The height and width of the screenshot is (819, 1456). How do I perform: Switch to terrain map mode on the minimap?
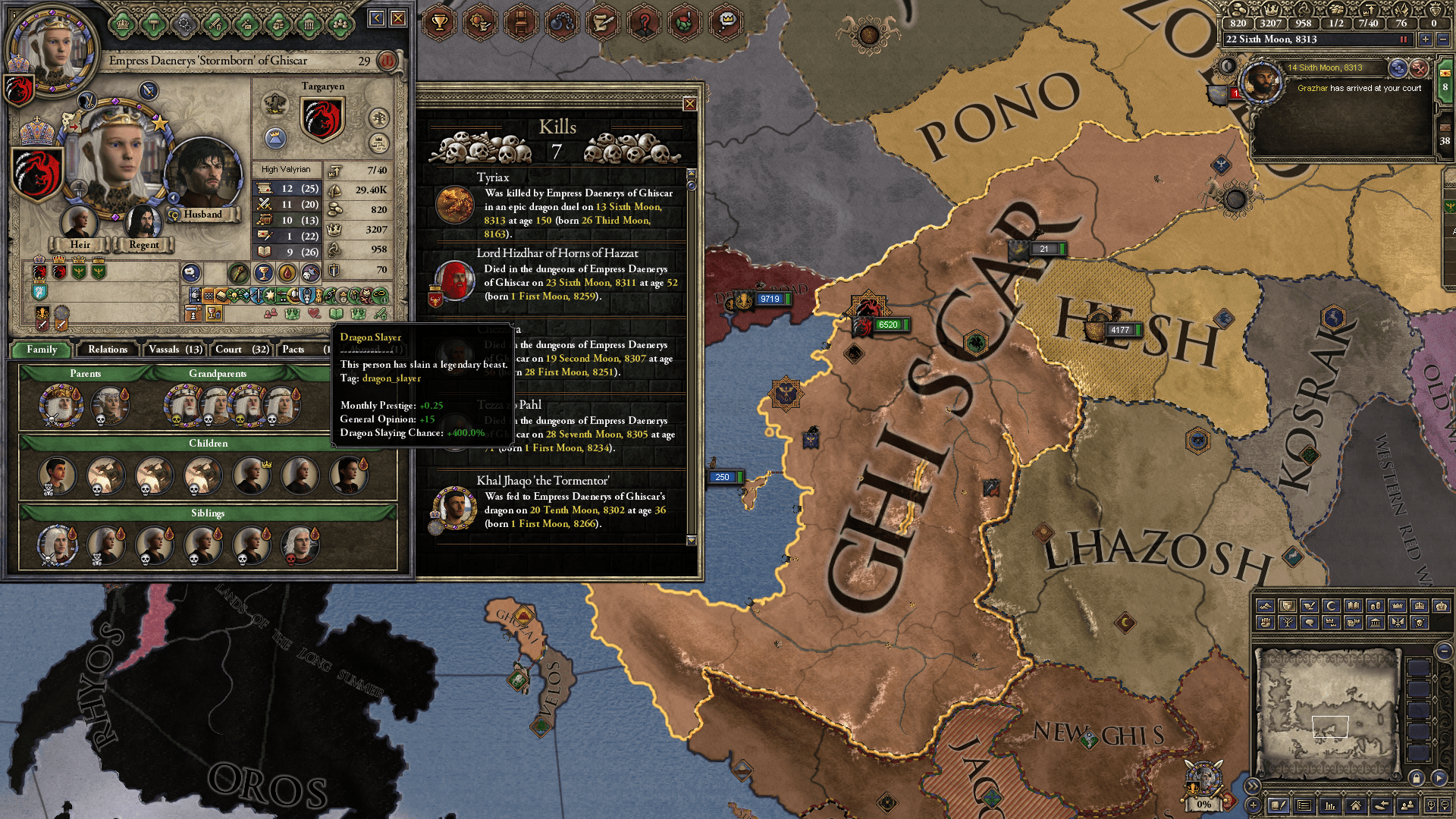pos(1266,606)
